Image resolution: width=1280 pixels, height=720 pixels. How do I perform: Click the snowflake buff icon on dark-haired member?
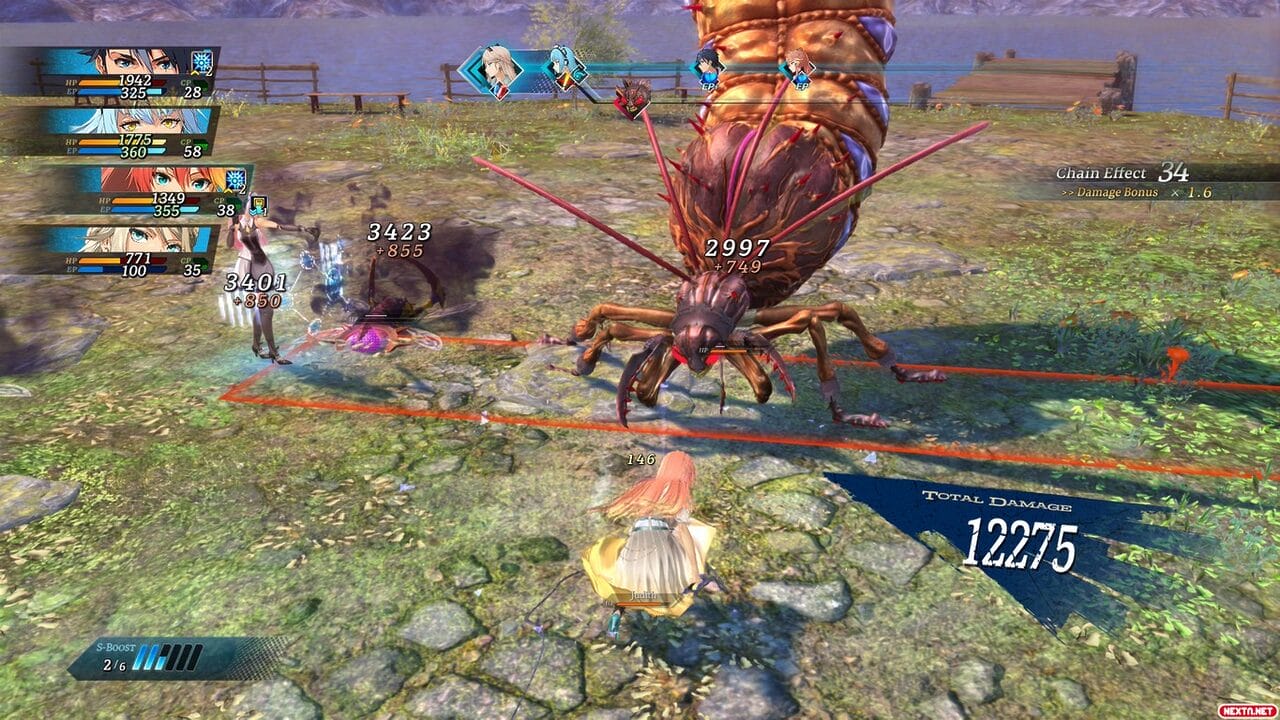tap(204, 62)
